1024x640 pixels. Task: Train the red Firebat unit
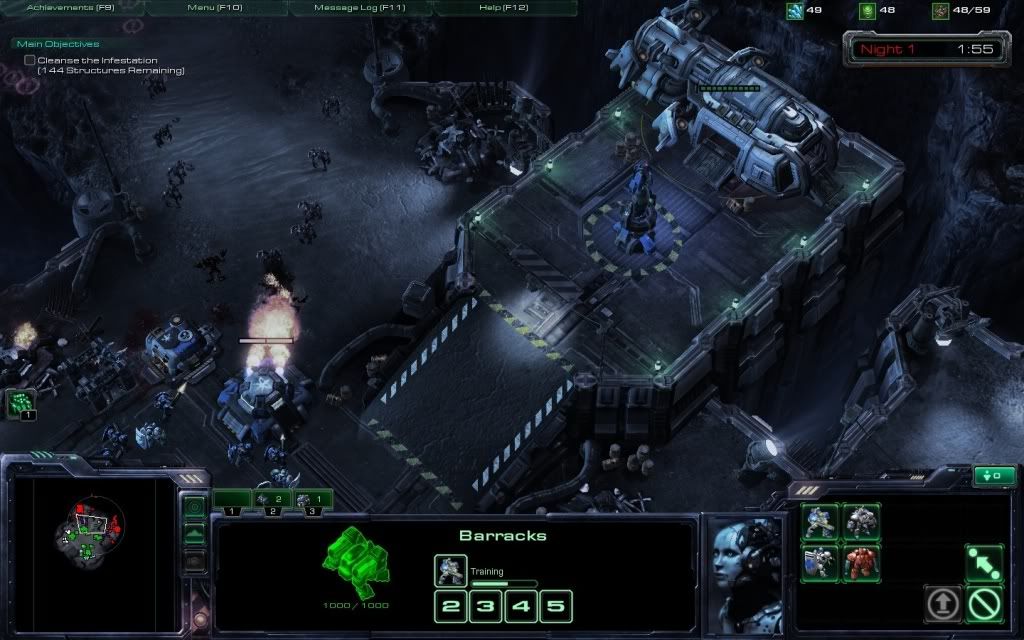point(861,563)
